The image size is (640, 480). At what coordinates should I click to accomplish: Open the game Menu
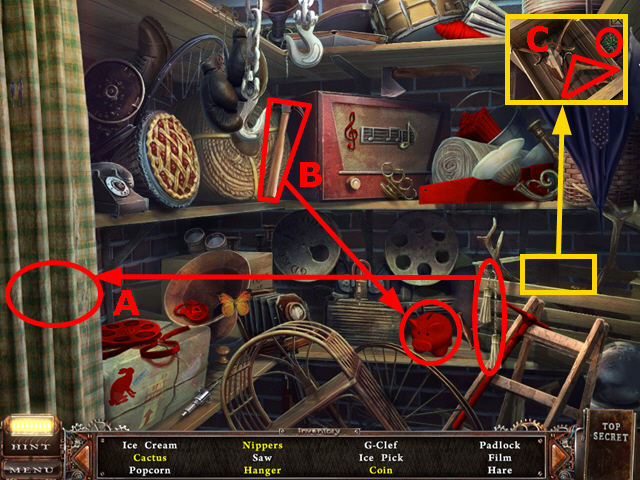[30, 467]
